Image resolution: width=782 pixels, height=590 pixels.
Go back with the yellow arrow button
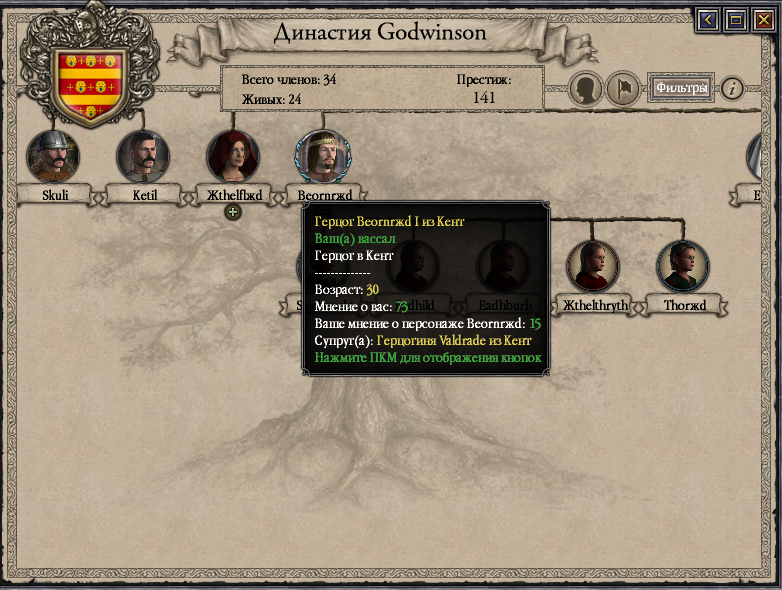point(709,19)
